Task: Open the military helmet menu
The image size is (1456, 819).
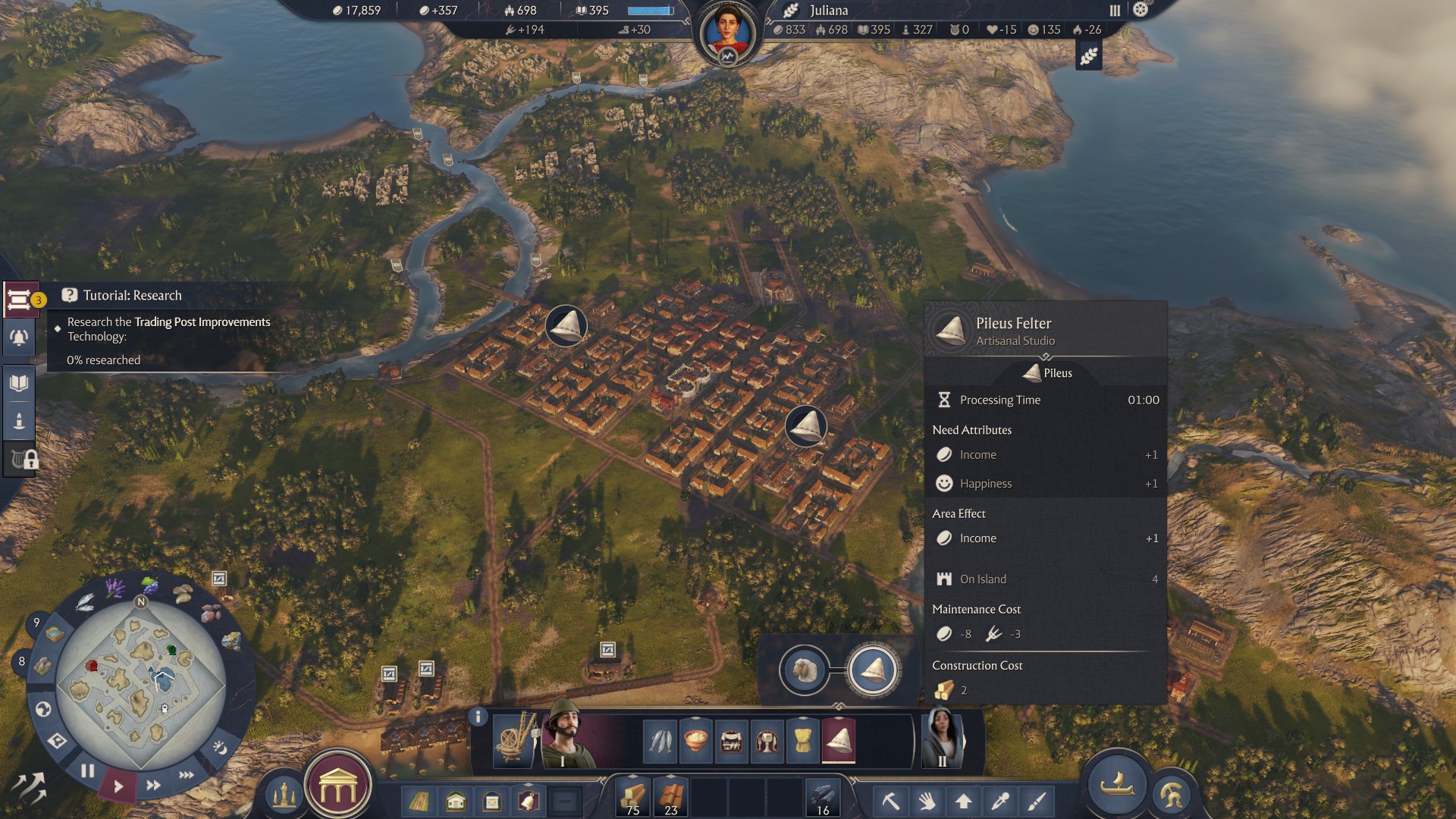Action: point(1171,795)
